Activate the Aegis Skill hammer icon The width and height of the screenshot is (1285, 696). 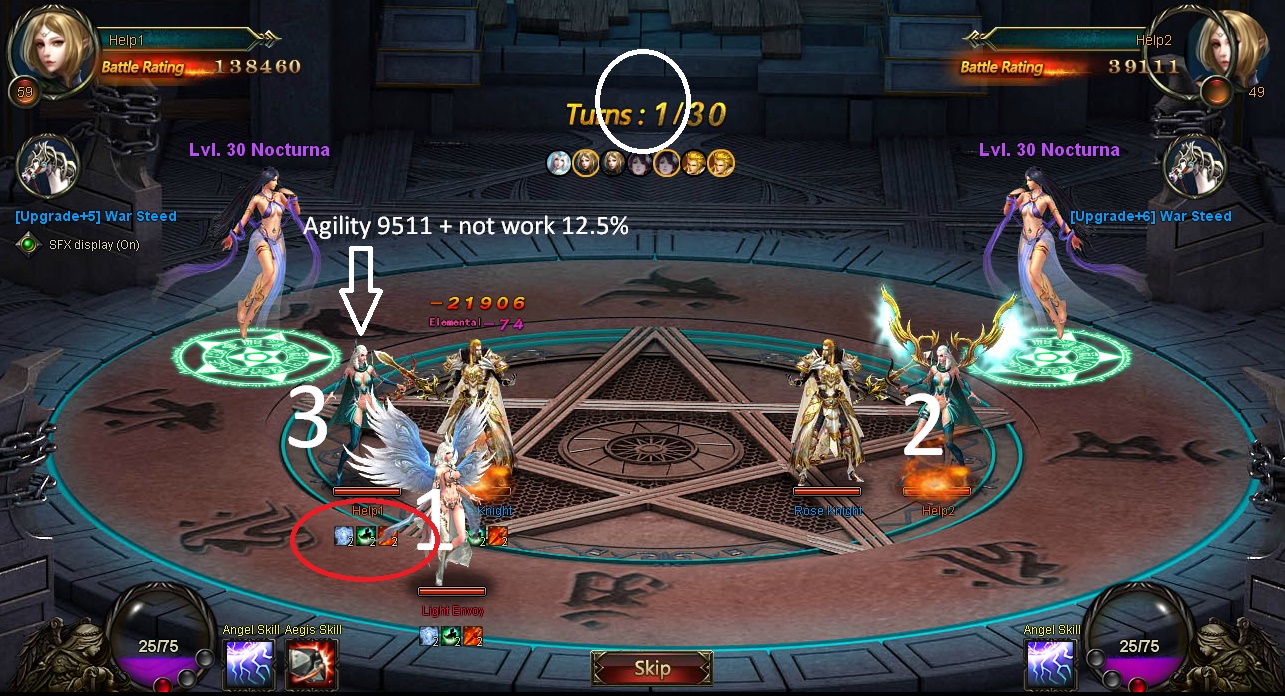(312, 664)
